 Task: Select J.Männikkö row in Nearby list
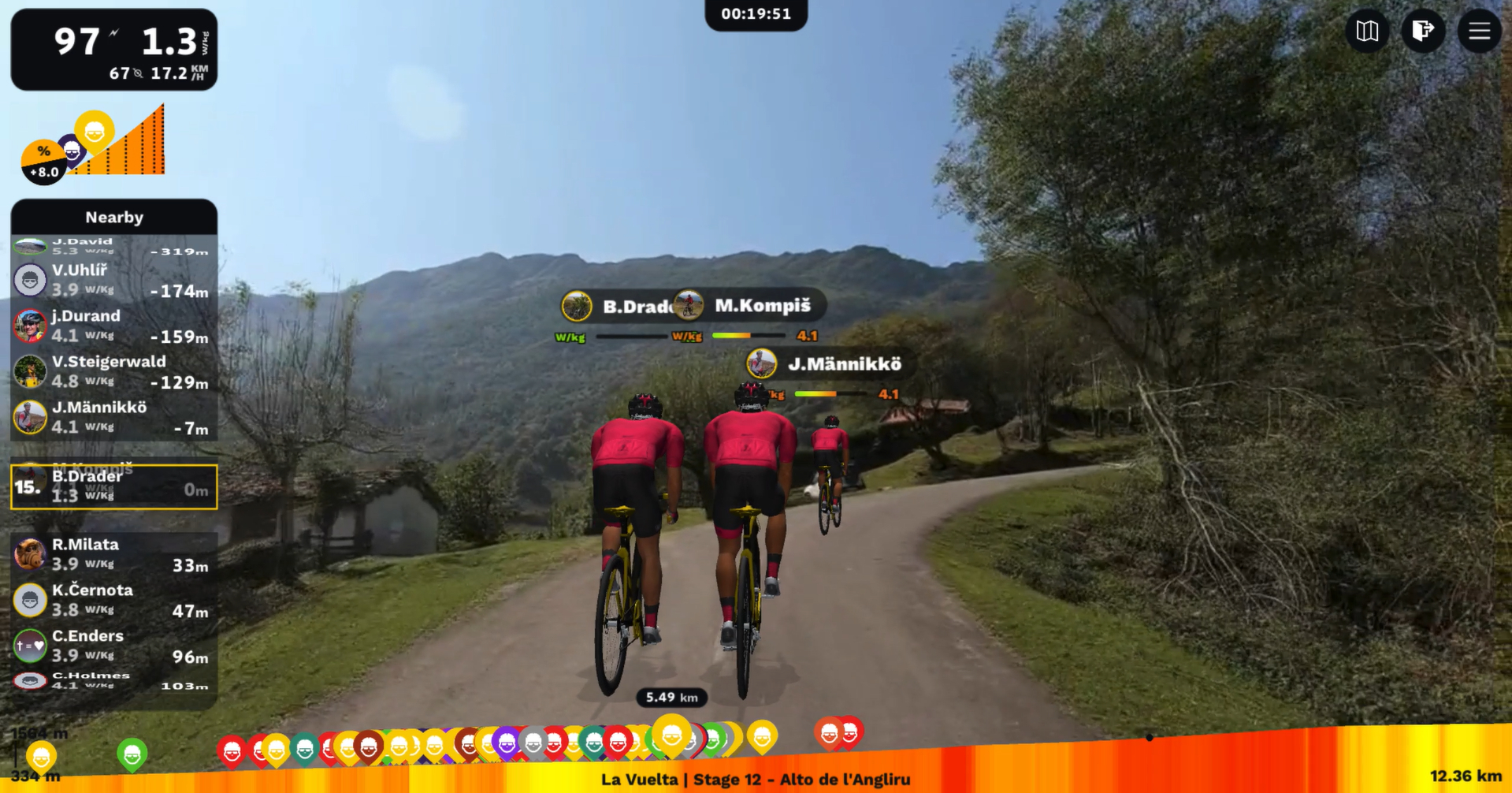(x=114, y=417)
